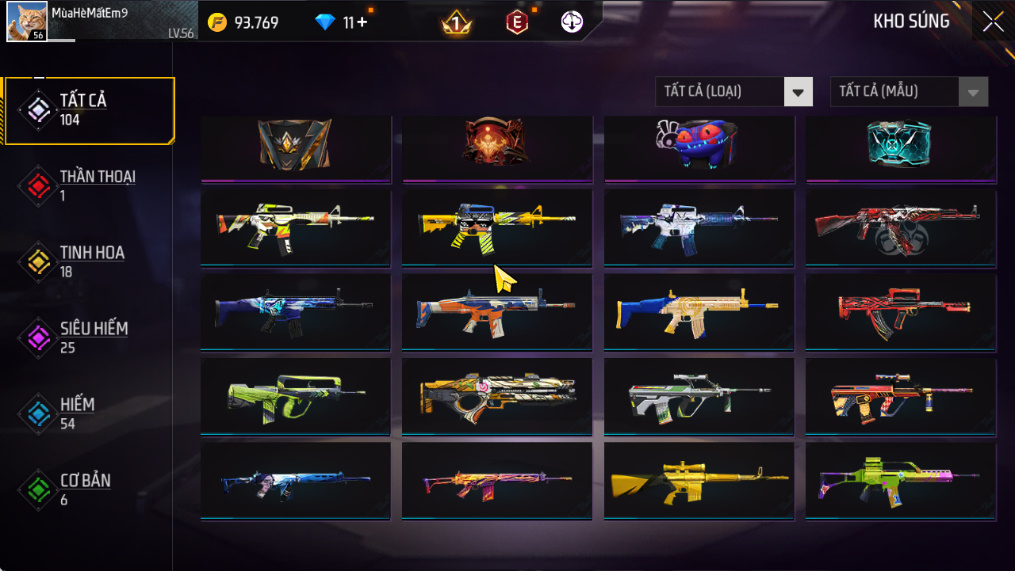Select the gold sniper rifle with scope
Screen dimensions: 1015x571
point(699,480)
